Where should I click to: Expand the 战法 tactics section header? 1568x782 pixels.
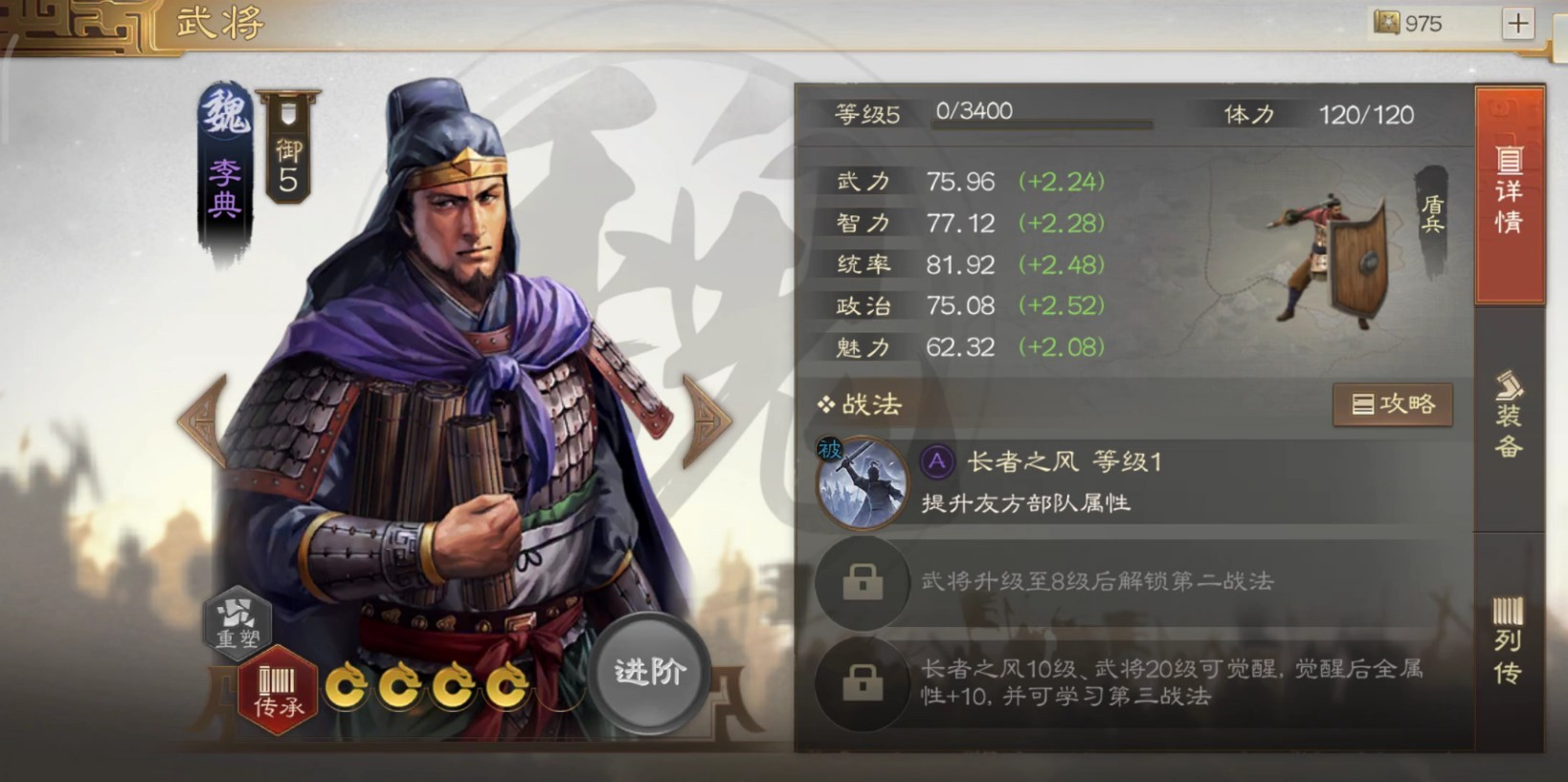(860, 405)
